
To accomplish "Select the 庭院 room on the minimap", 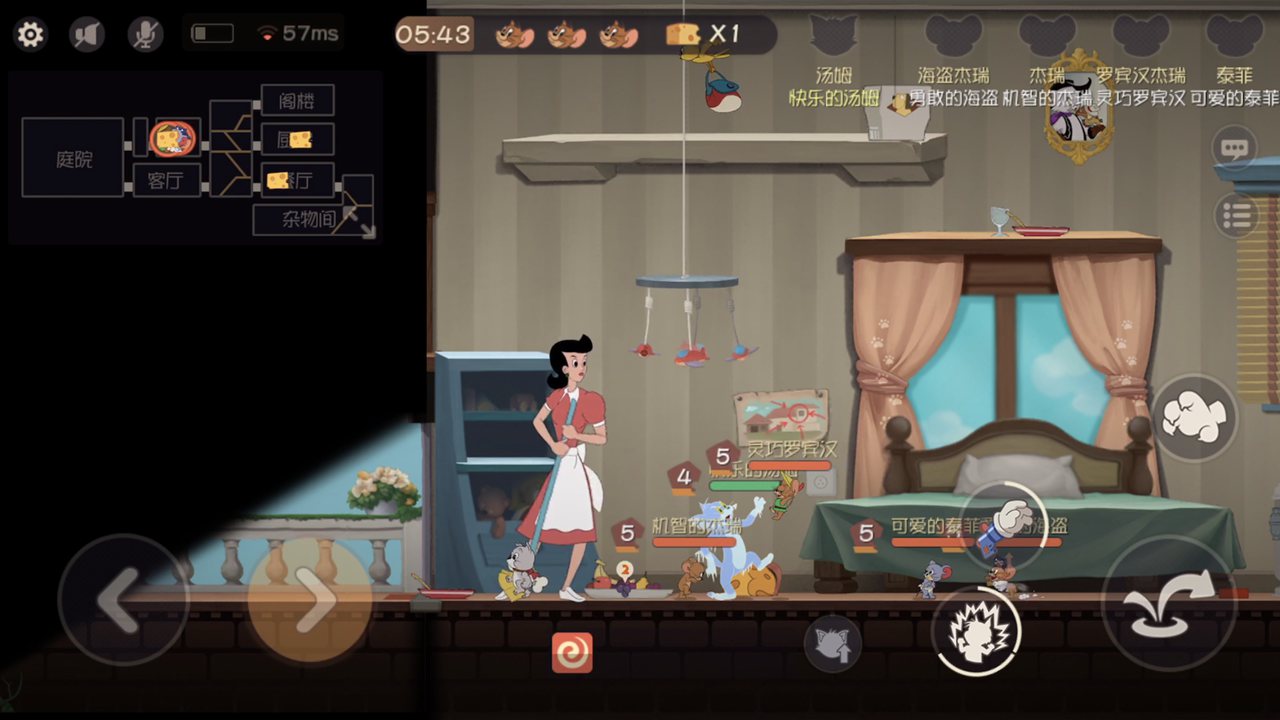I will [x=73, y=158].
